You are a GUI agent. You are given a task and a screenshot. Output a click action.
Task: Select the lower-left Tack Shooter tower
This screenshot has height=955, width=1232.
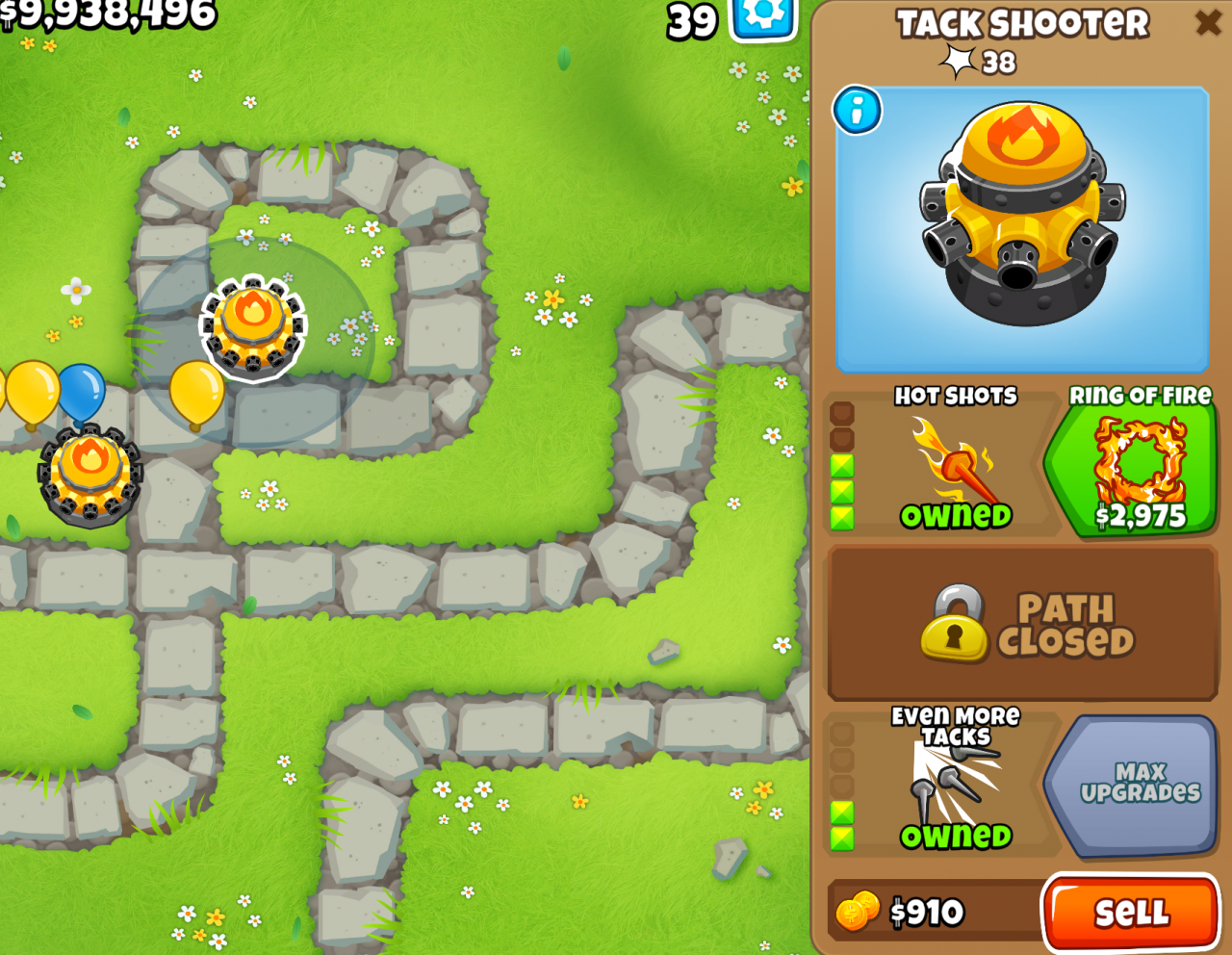pyautogui.click(x=89, y=477)
